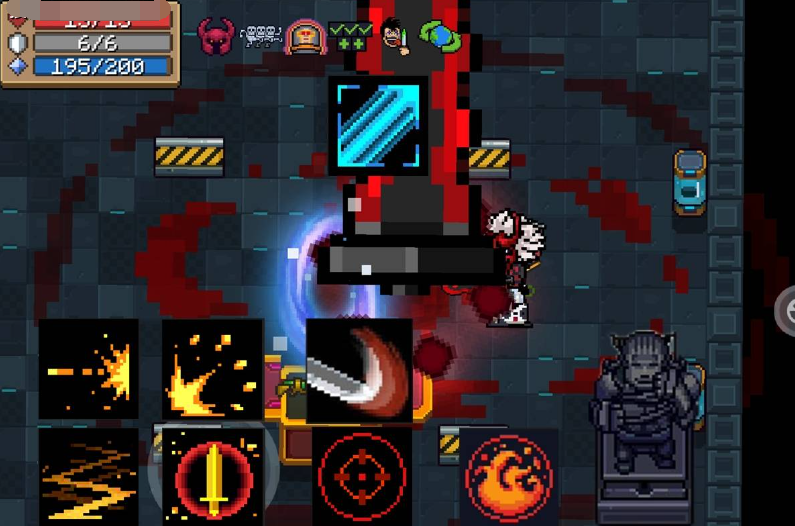Check the skeleton trio buff icon
The image size is (795, 526).
261,37
